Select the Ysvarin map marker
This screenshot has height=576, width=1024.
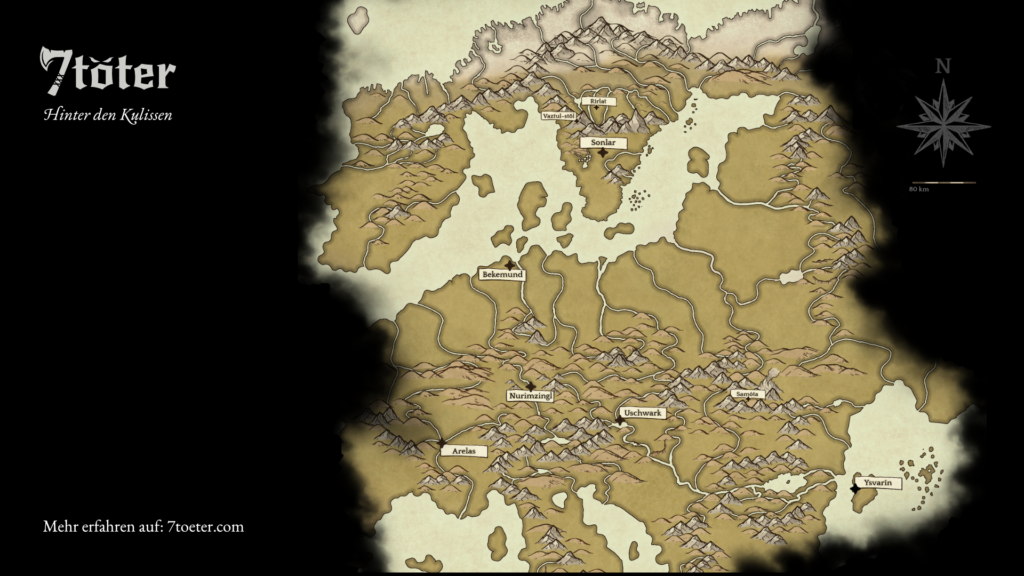point(854,488)
